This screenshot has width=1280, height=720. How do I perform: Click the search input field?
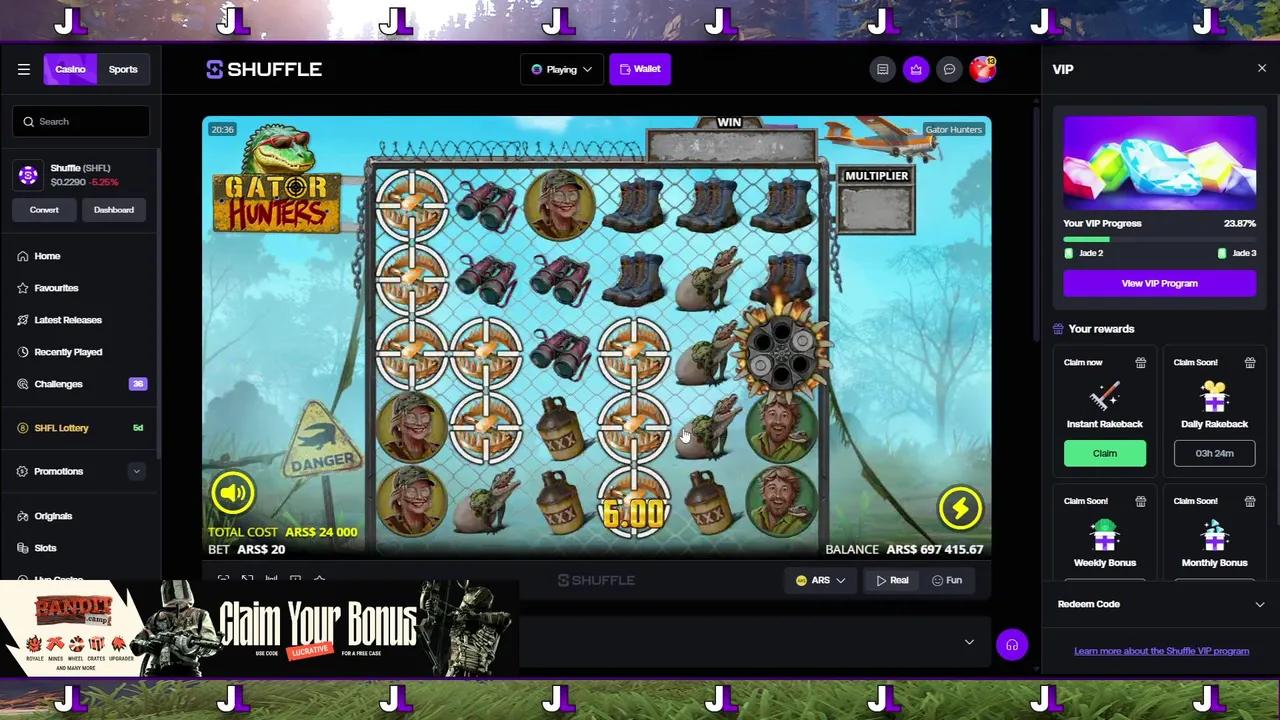point(80,121)
